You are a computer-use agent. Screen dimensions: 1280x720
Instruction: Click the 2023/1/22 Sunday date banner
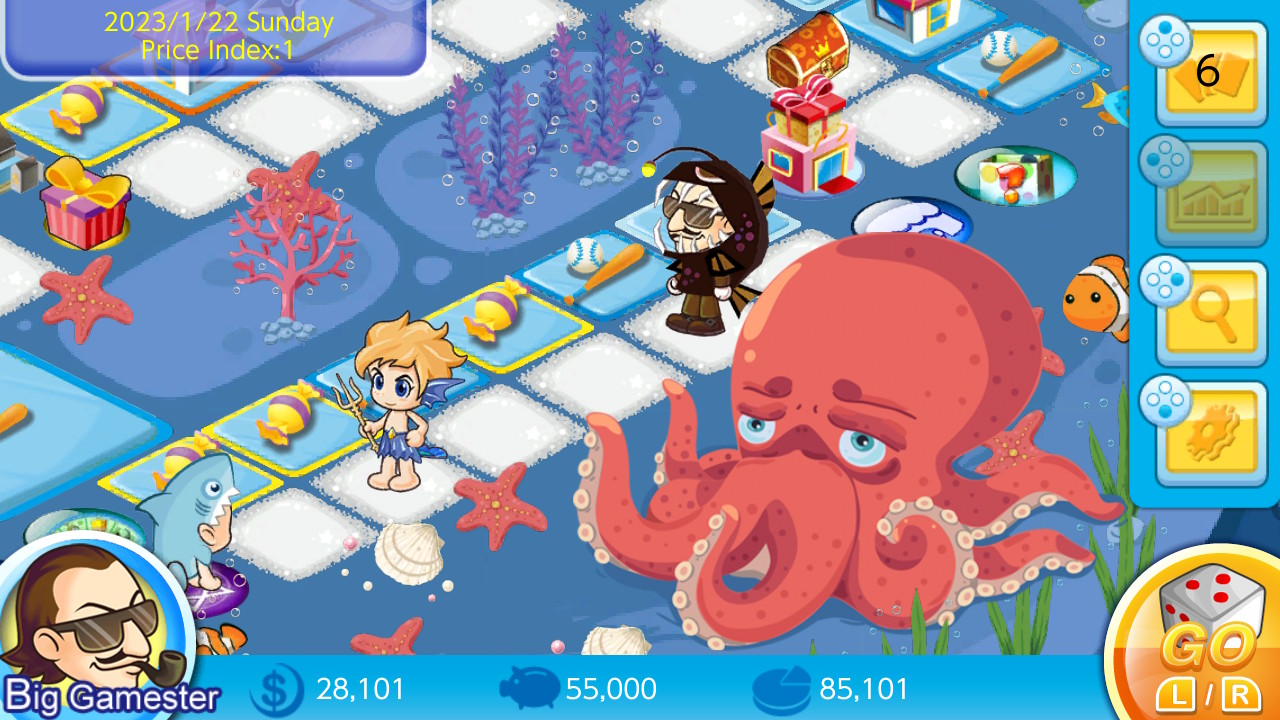click(x=217, y=21)
